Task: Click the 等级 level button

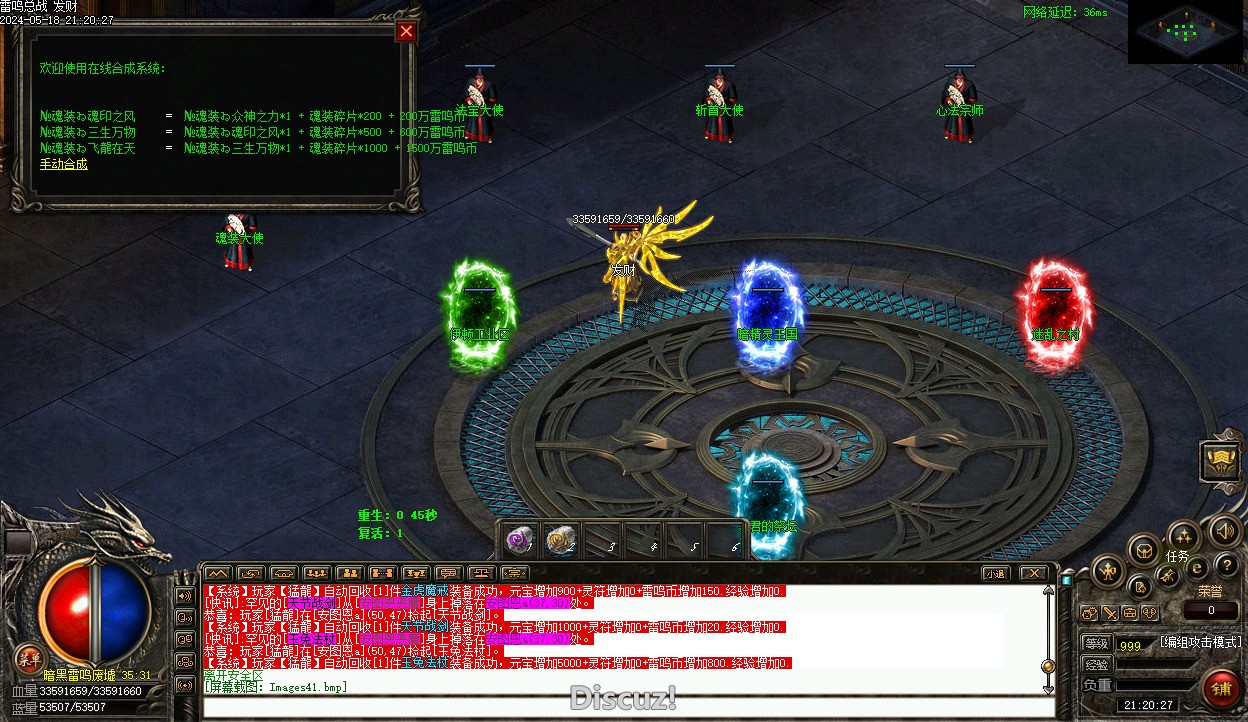Action: [x=1096, y=644]
